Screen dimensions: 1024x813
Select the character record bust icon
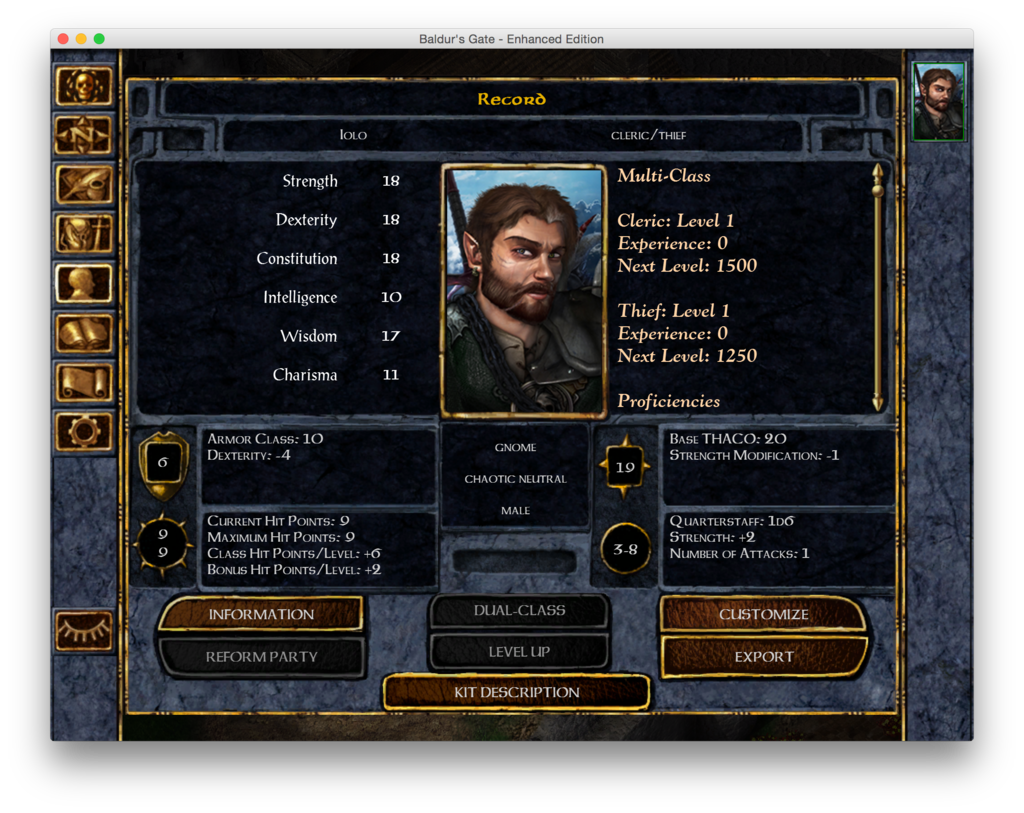pos(83,283)
